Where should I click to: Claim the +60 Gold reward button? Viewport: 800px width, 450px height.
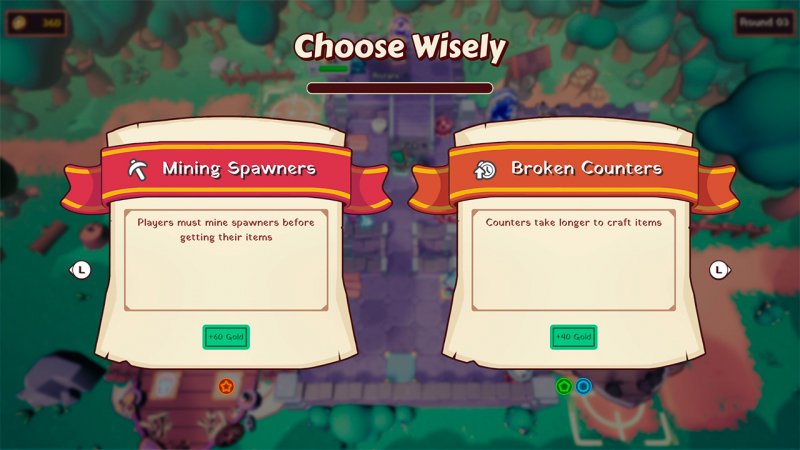click(226, 337)
